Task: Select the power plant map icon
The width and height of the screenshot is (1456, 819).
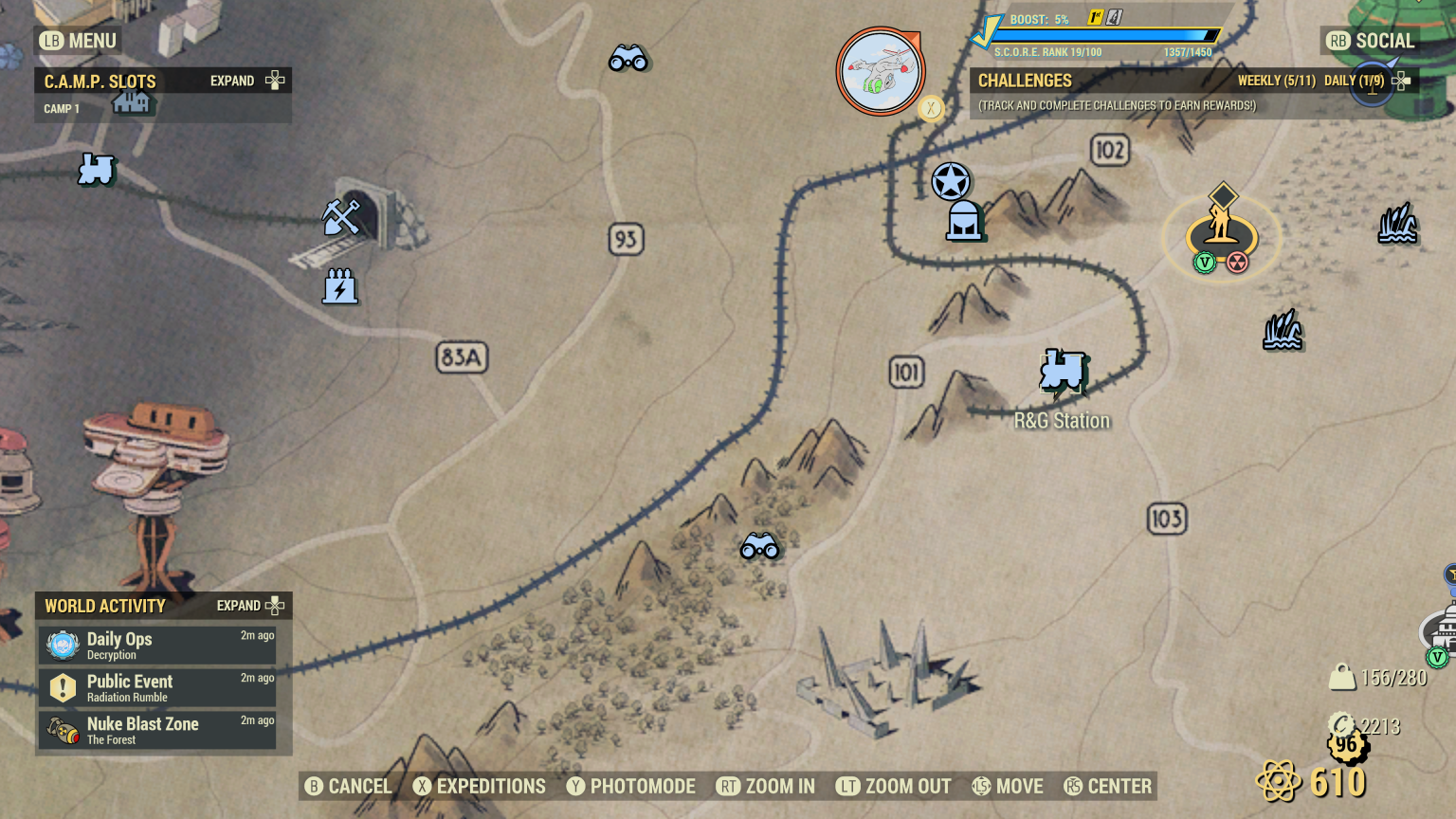Action: 339,286
